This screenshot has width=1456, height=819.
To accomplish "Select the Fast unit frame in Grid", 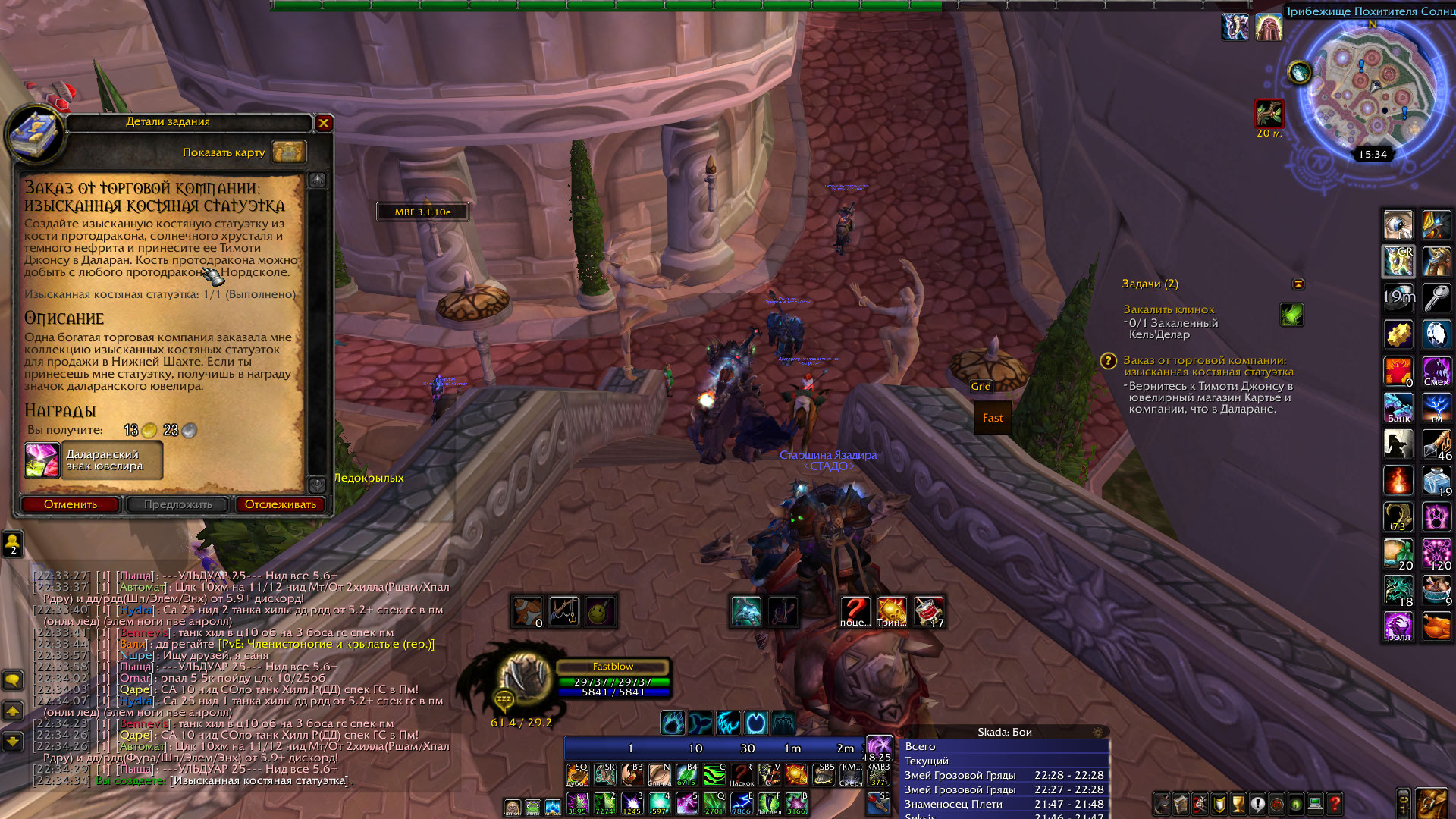I will (993, 418).
